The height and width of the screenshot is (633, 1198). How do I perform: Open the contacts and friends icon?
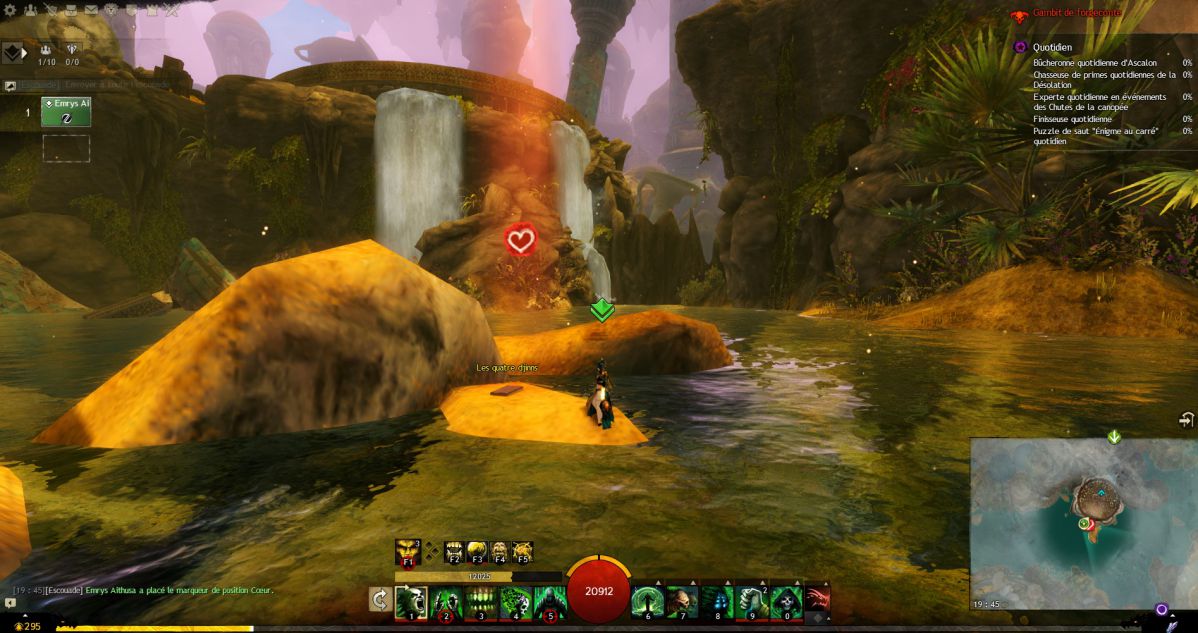31,10
